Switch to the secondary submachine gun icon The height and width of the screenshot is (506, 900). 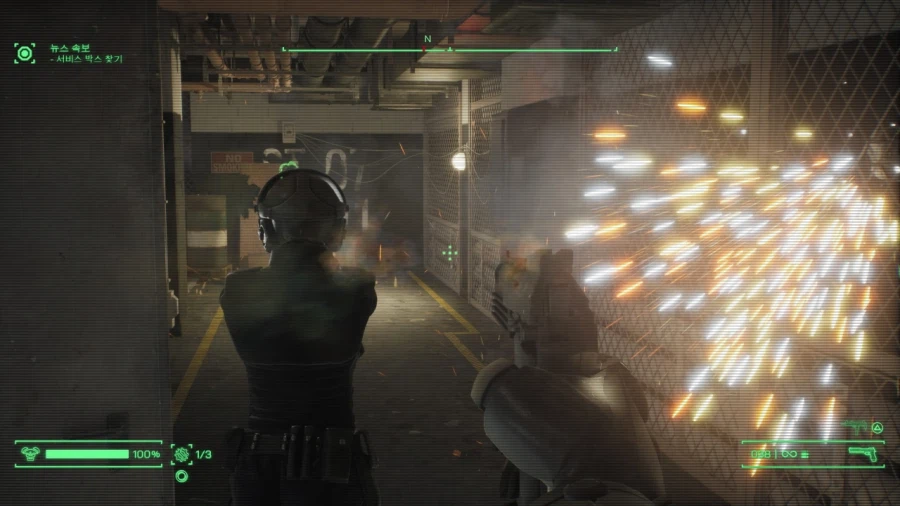[x=855, y=428]
